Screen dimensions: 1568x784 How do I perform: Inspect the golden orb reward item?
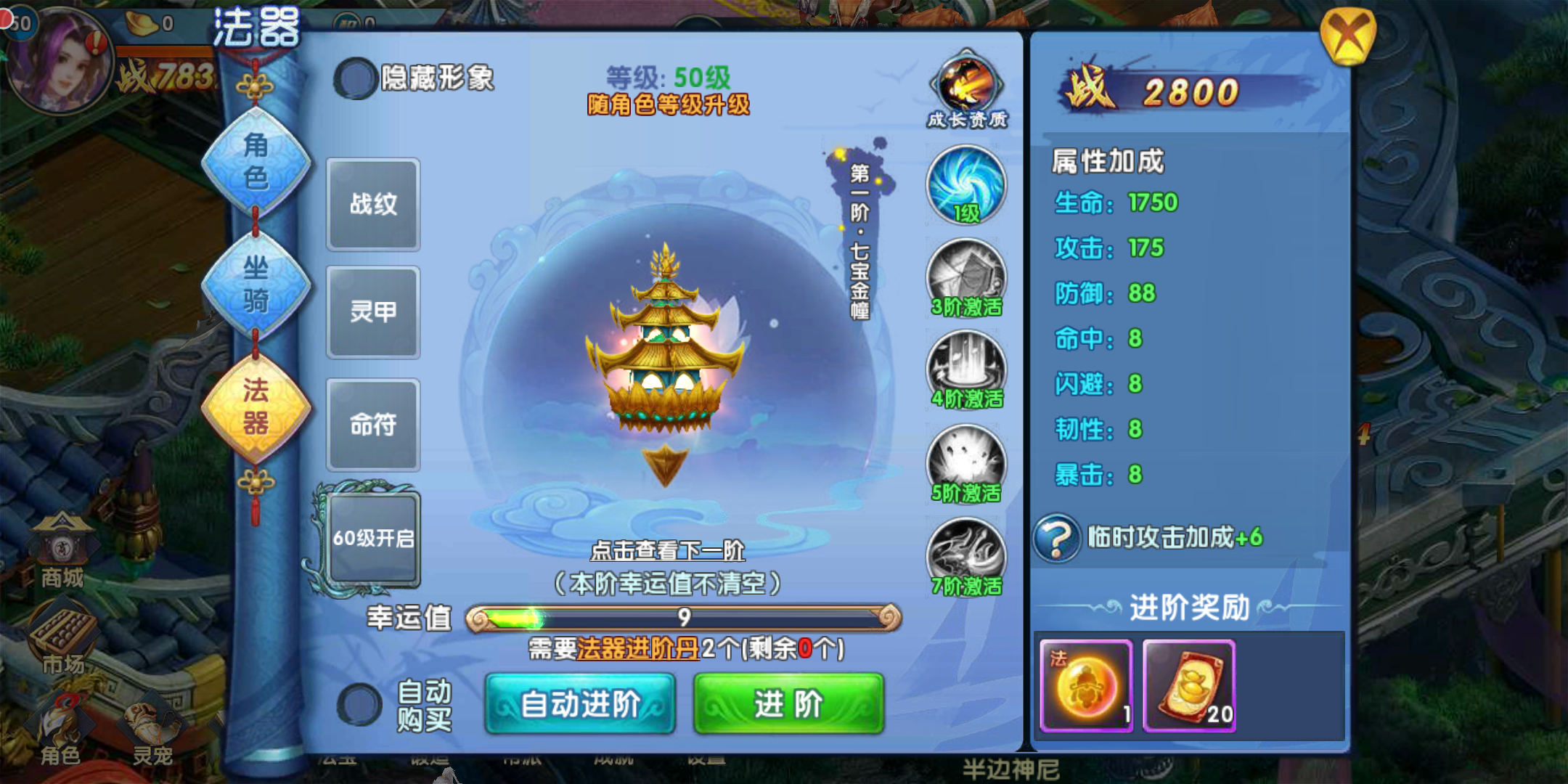click(1086, 686)
